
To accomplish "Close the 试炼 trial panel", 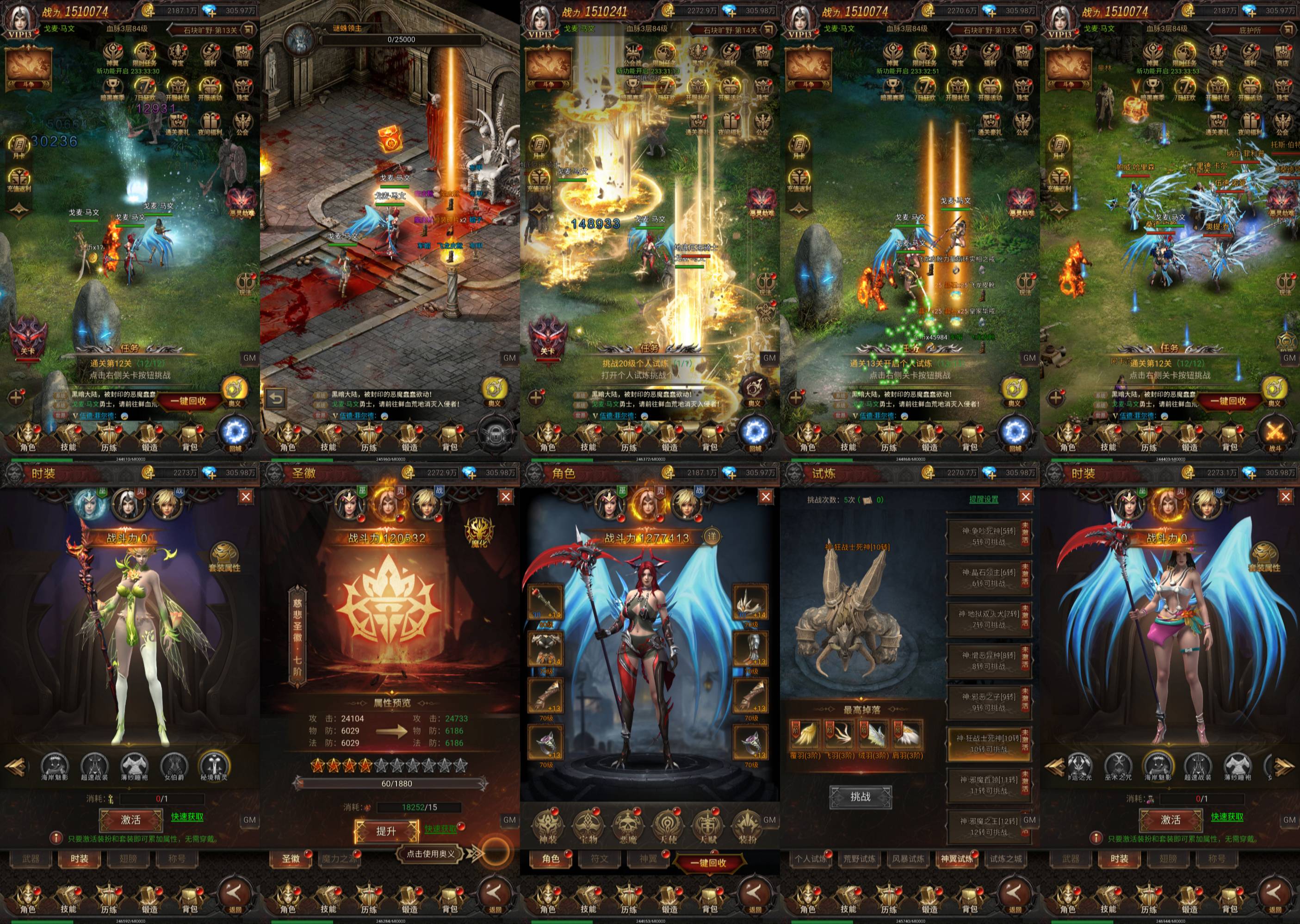I will (x=1026, y=497).
